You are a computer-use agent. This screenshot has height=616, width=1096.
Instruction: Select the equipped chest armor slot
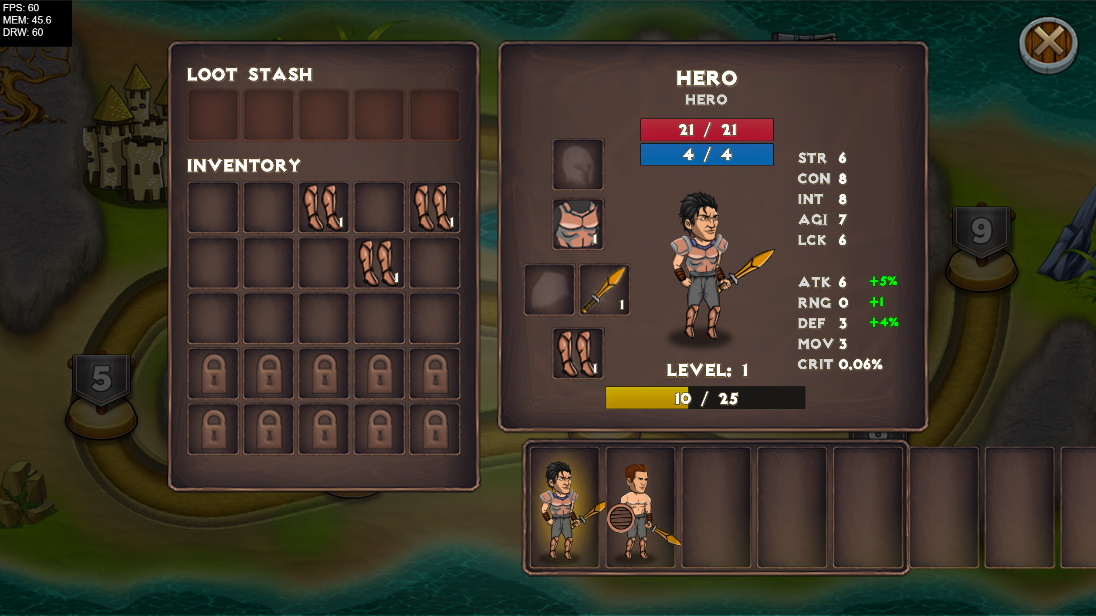pos(578,224)
